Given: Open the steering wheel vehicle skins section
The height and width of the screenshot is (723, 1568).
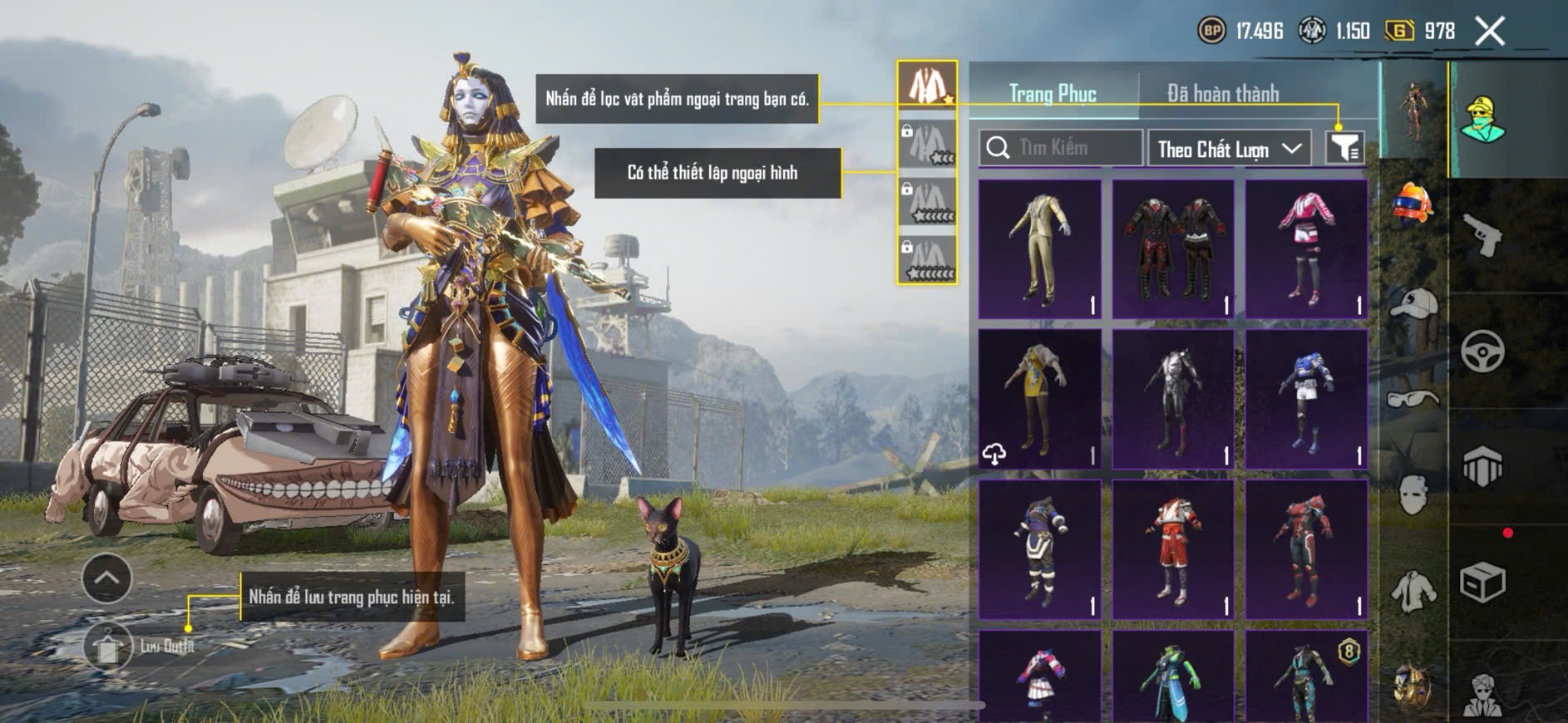Looking at the screenshot, I should tap(1482, 351).
